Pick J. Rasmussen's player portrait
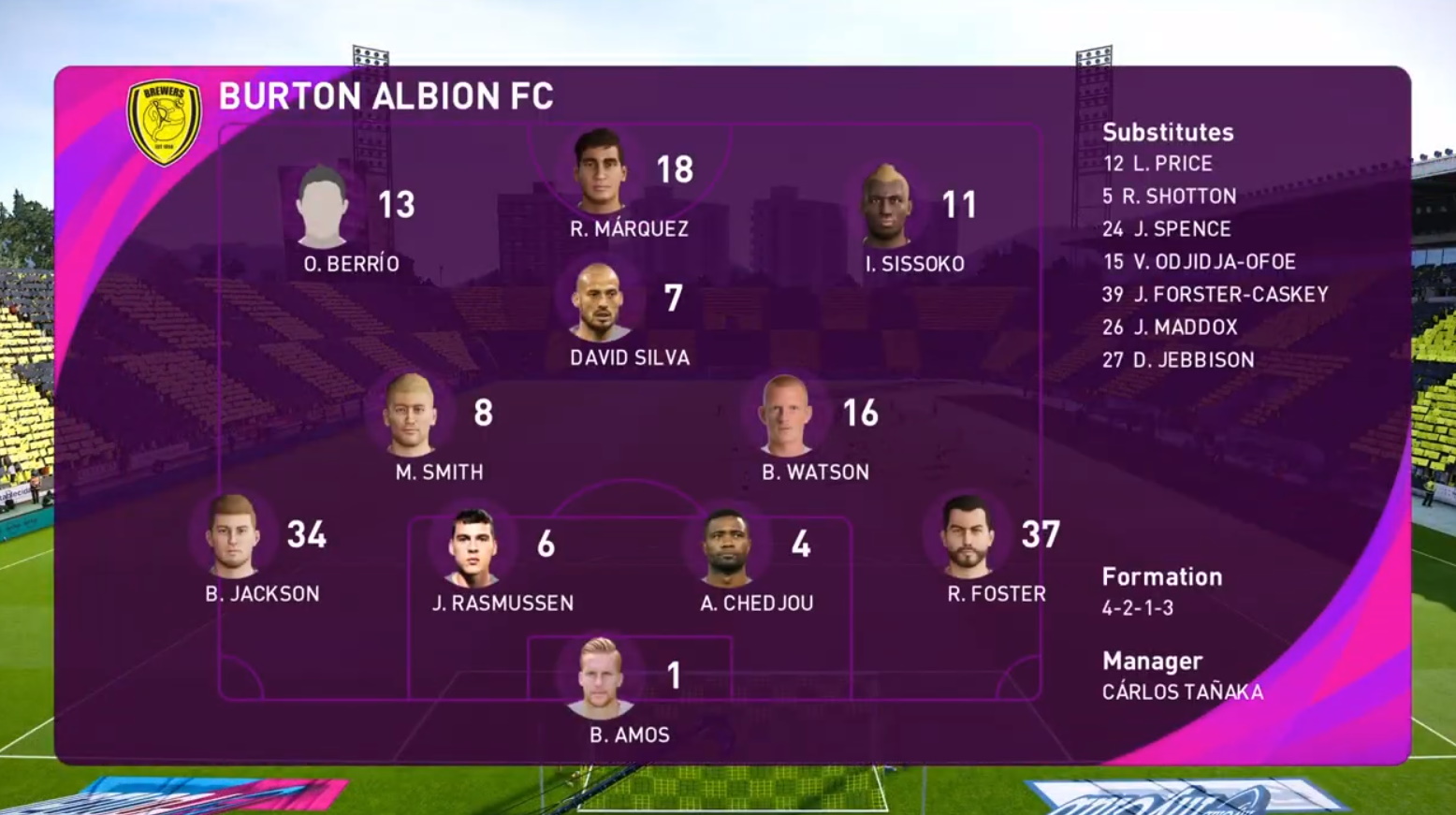The height and width of the screenshot is (815, 1456). click(x=473, y=546)
